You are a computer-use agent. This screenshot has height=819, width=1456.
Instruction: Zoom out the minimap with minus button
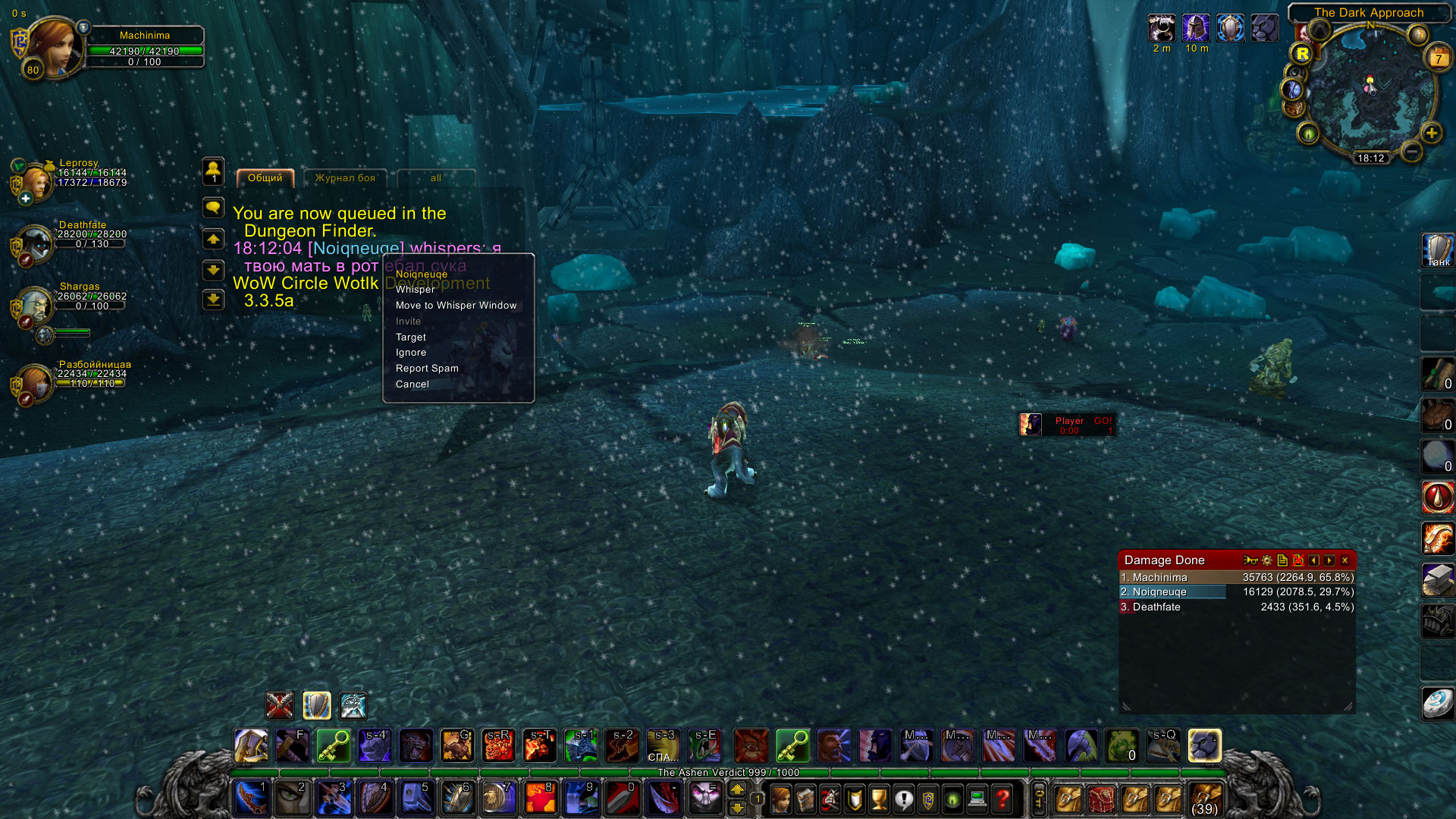1411,152
